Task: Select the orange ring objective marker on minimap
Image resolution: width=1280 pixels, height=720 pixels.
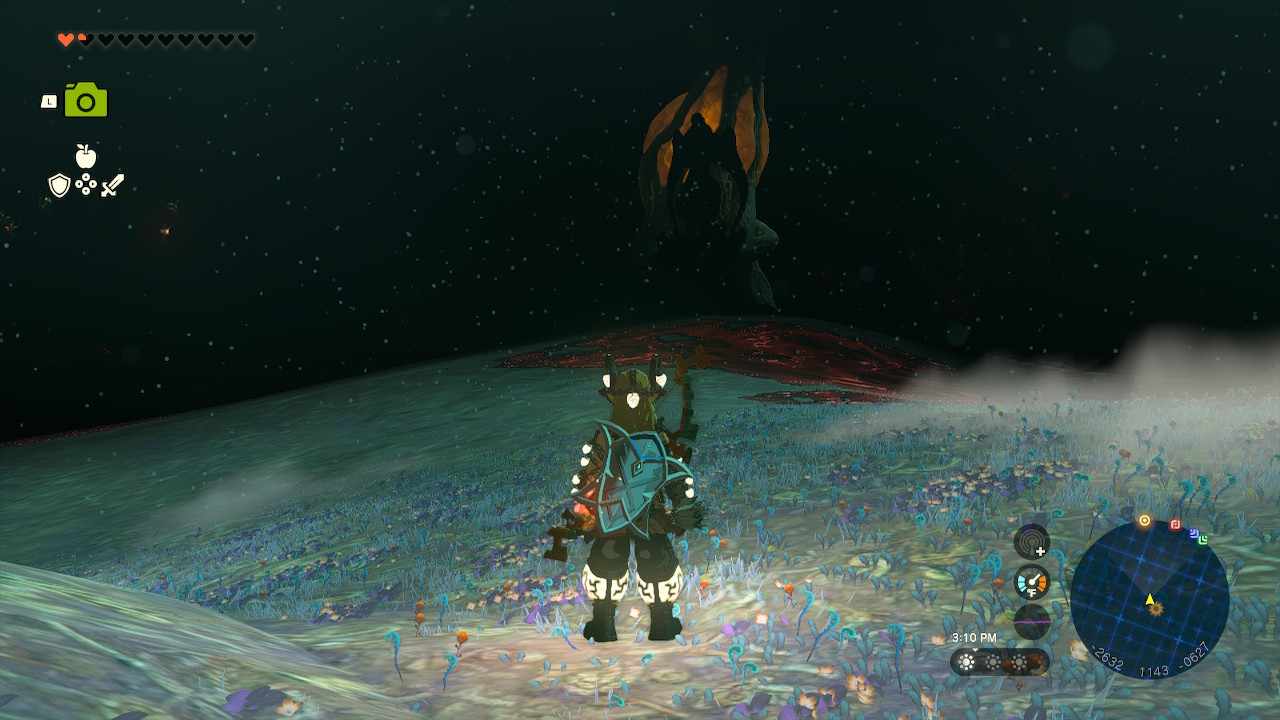Action: coord(1144,520)
